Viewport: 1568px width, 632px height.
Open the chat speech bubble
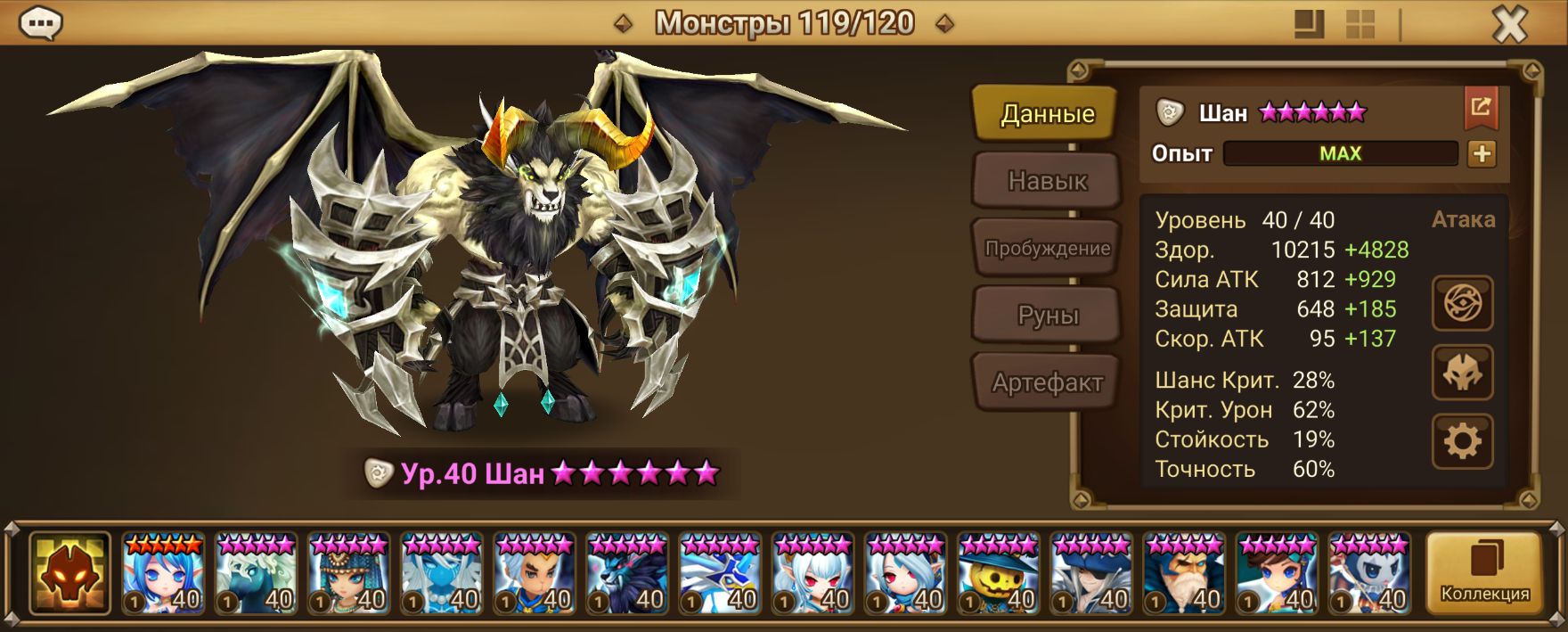pyautogui.click(x=40, y=24)
